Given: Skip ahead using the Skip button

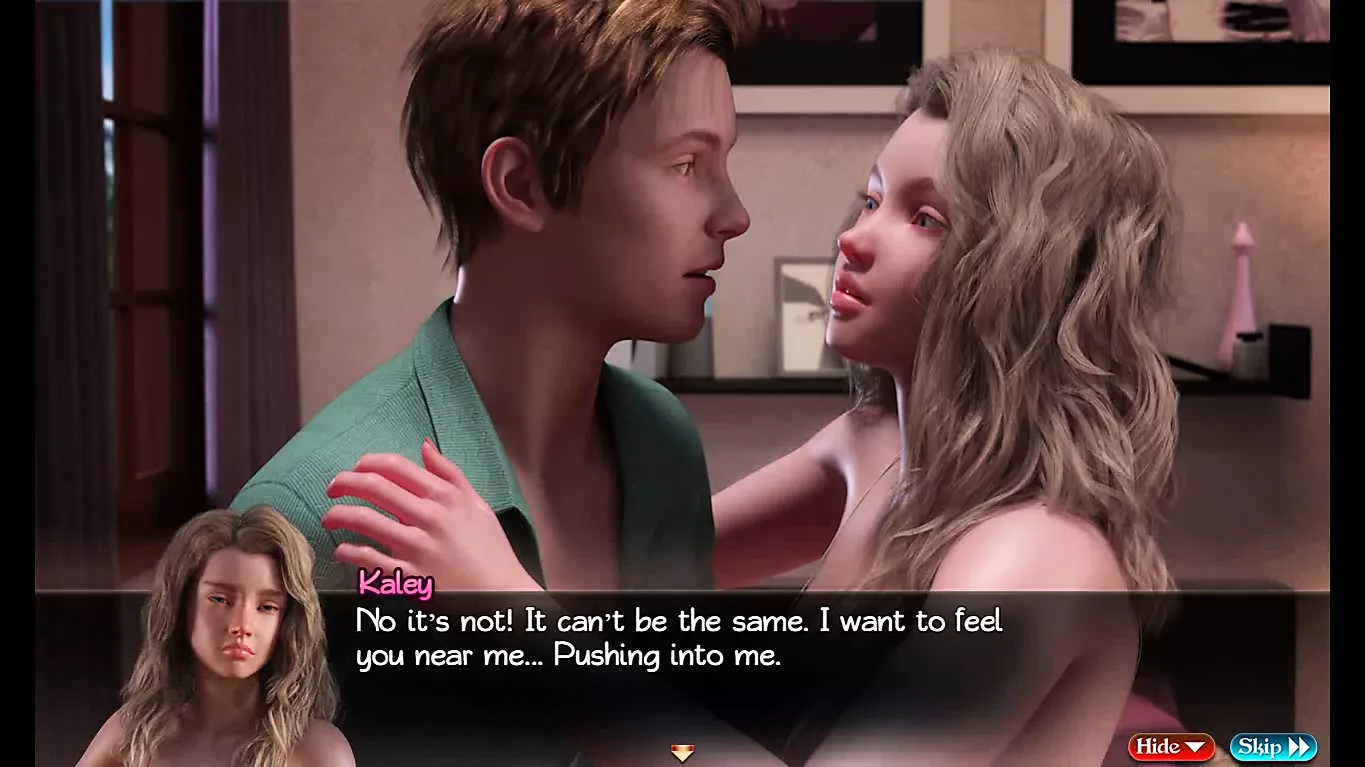Looking at the screenshot, I should tap(1272, 747).
